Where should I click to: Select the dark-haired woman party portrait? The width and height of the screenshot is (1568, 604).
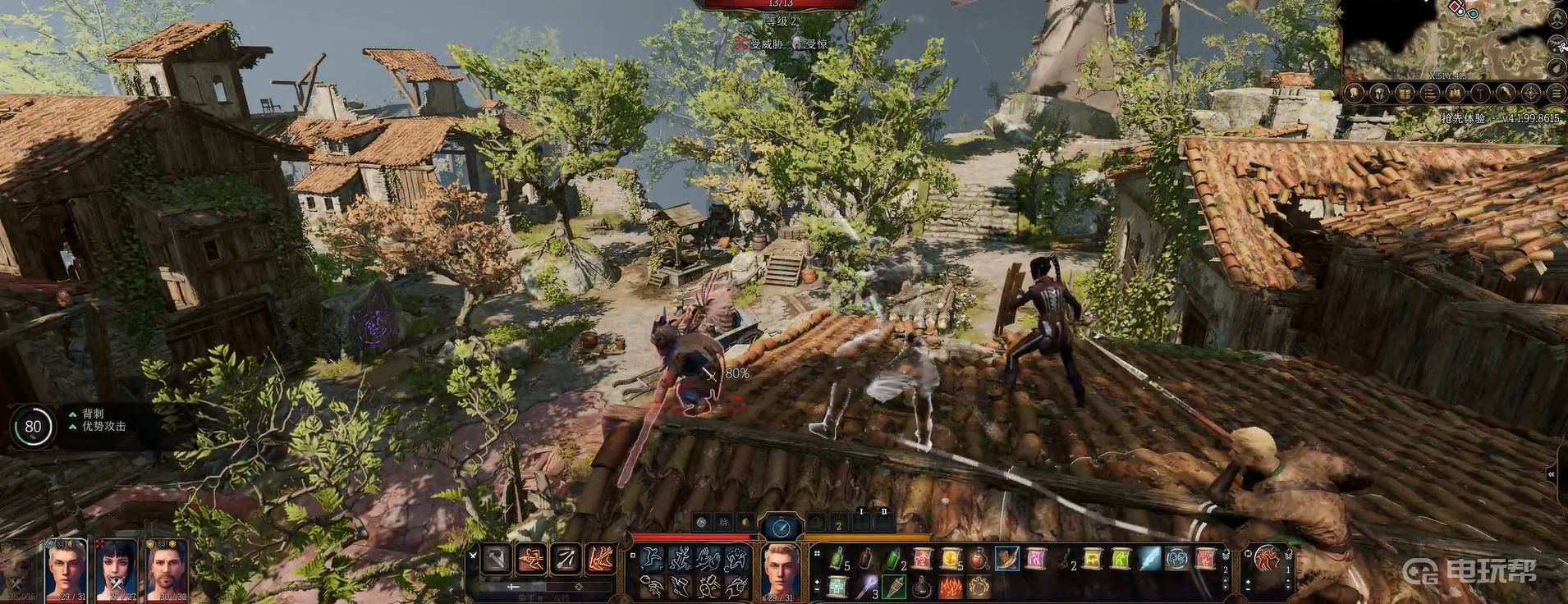tap(116, 568)
